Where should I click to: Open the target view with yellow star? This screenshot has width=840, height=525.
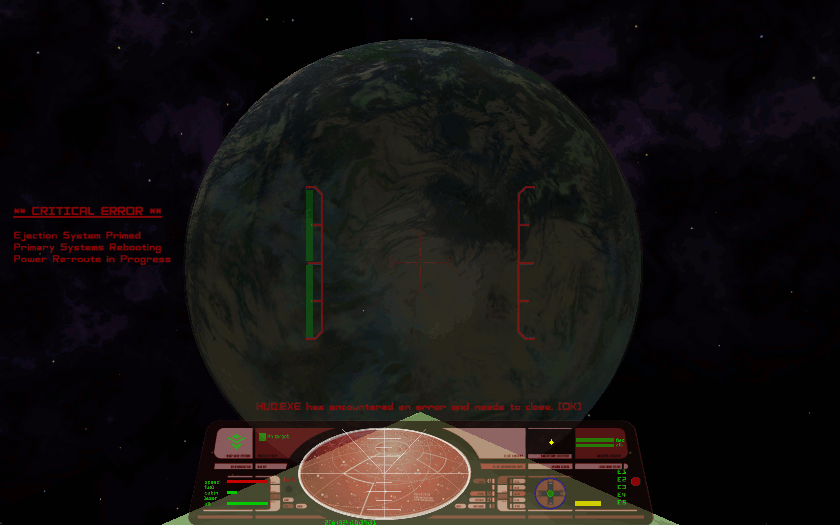tap(550, 441)
